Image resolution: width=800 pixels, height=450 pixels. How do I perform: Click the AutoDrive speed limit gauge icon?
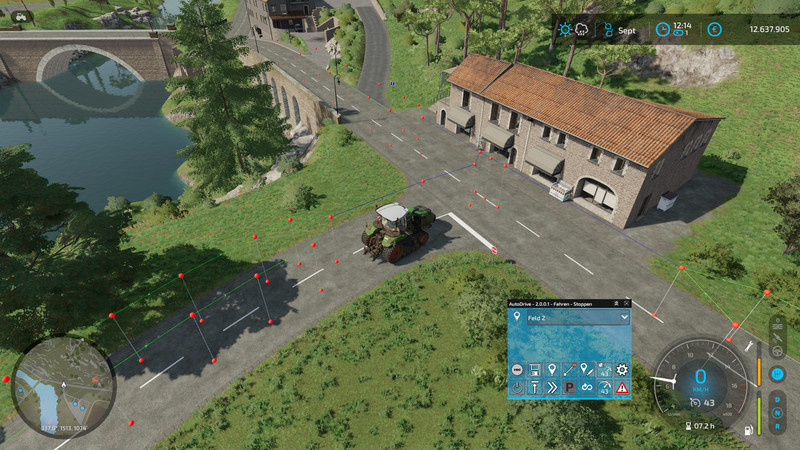pos(604,387)
